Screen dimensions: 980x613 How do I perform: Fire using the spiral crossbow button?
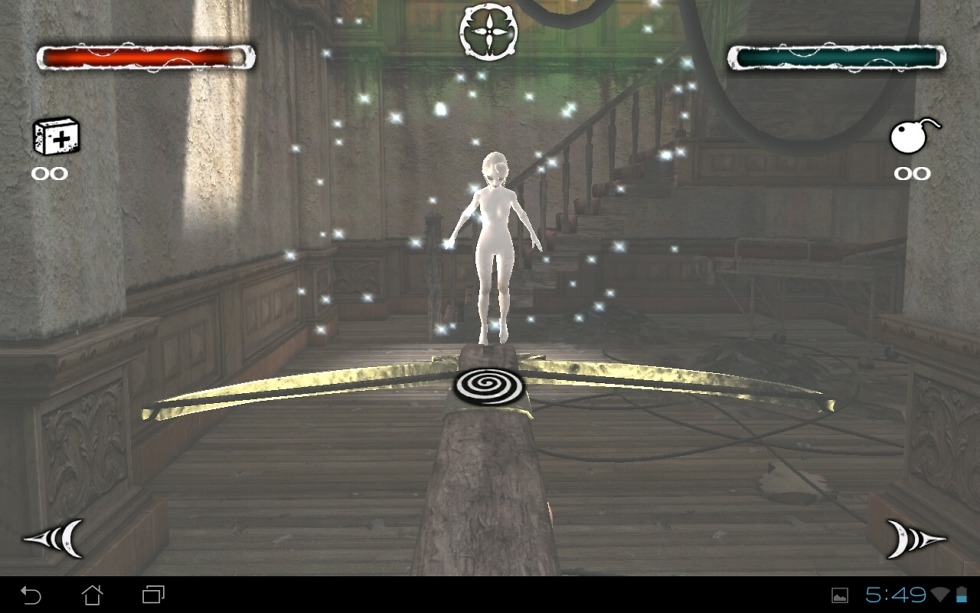coord(489,385)
